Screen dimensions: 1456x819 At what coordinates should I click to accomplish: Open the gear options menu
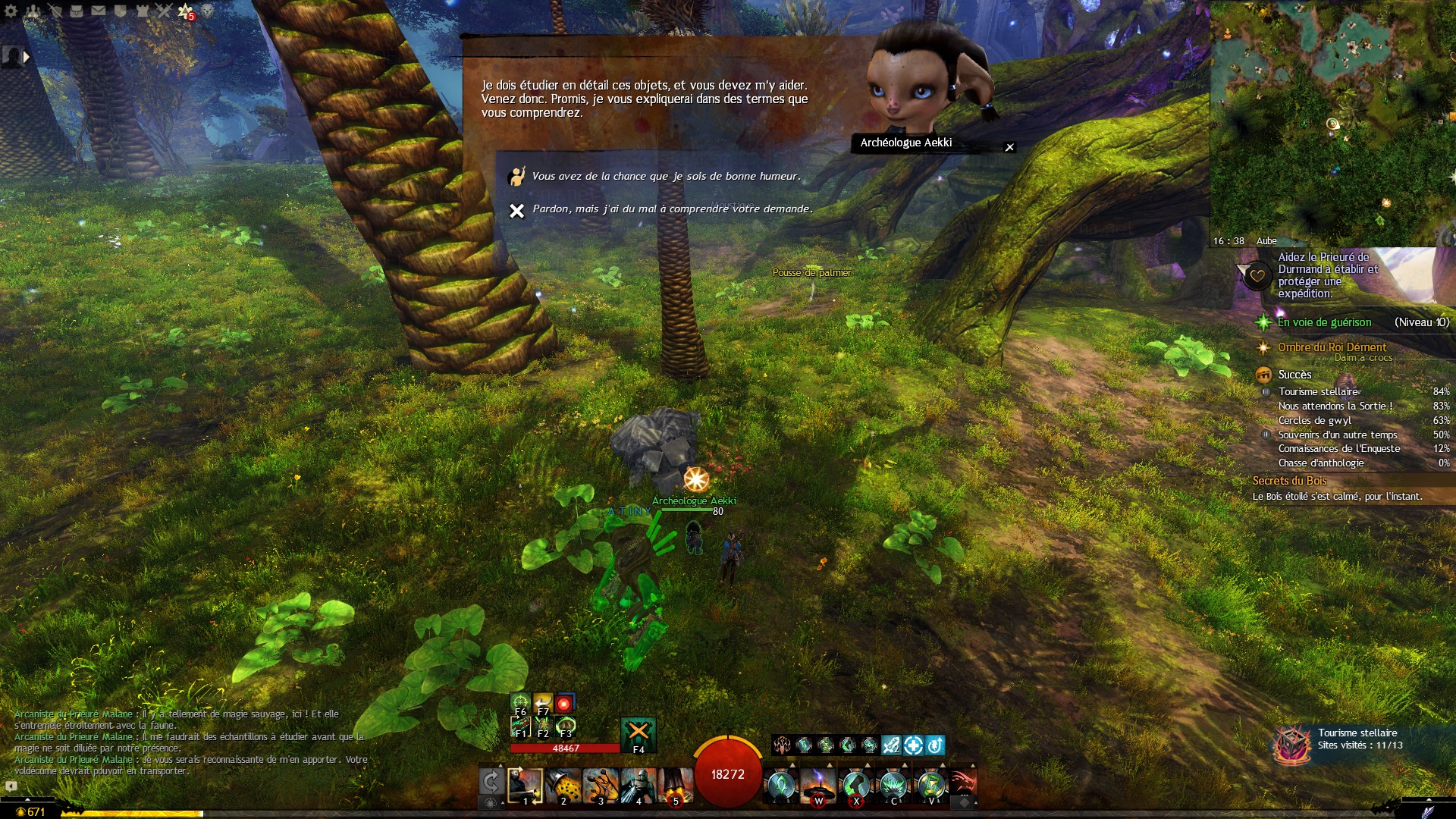(x=11, y=11)
